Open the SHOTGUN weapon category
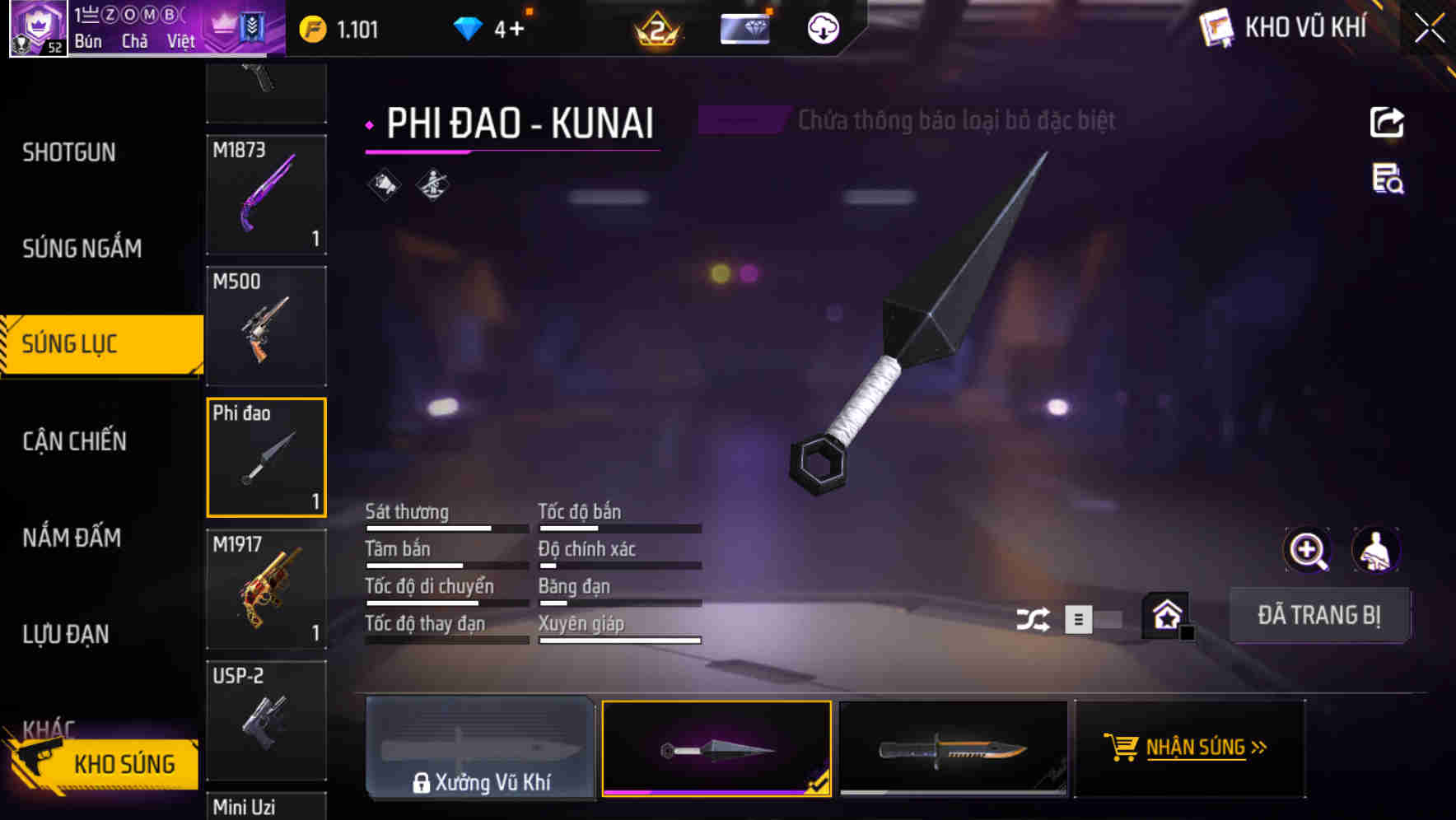This screenshot has height=820, width=1456. point(69,152)
